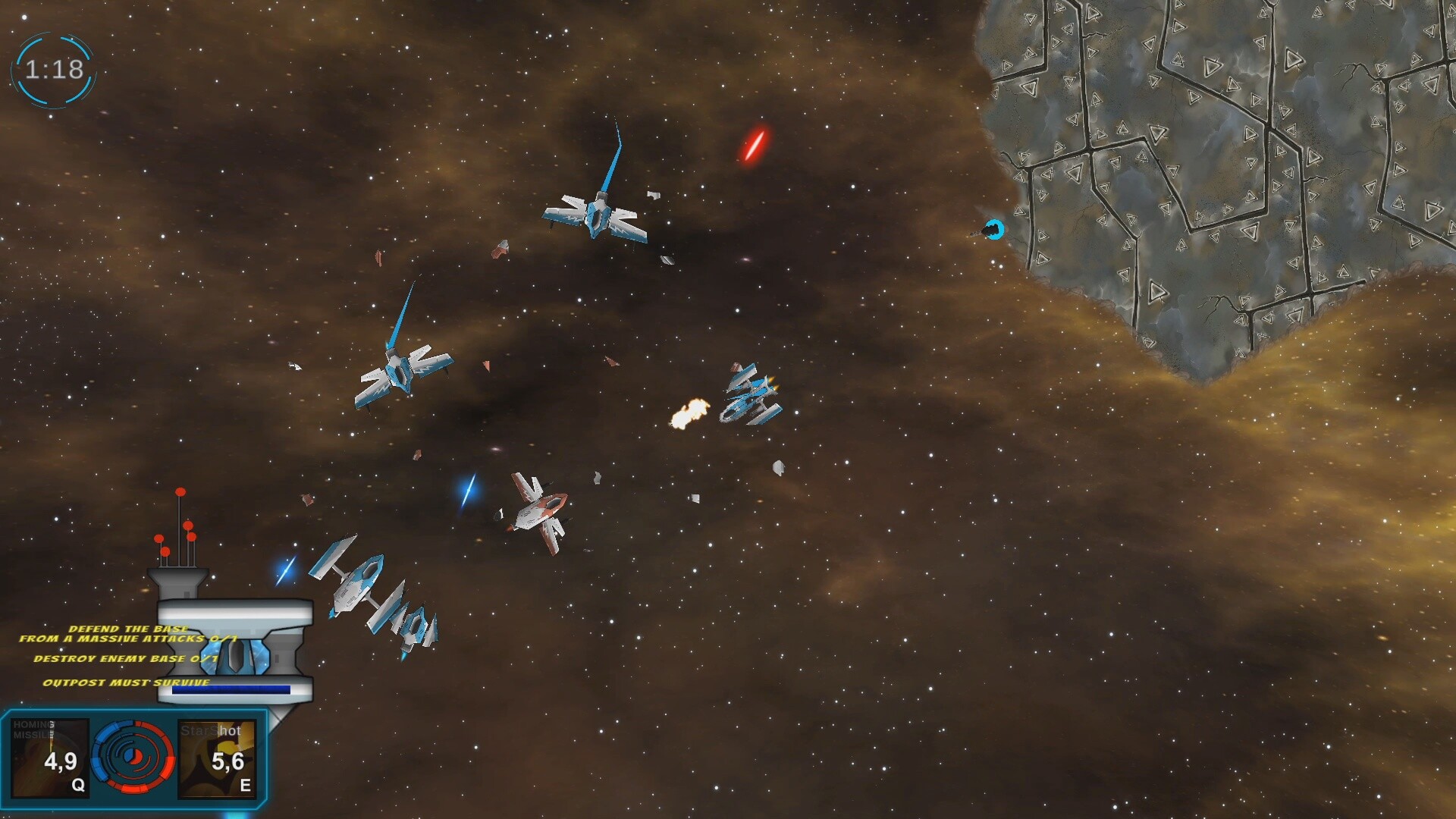Image resolution: width=1456 pixels, height=819 pixels.
Task: Expand the OUTPOST MUST SURVIVE objective
Action: click(x=125, y=683)
